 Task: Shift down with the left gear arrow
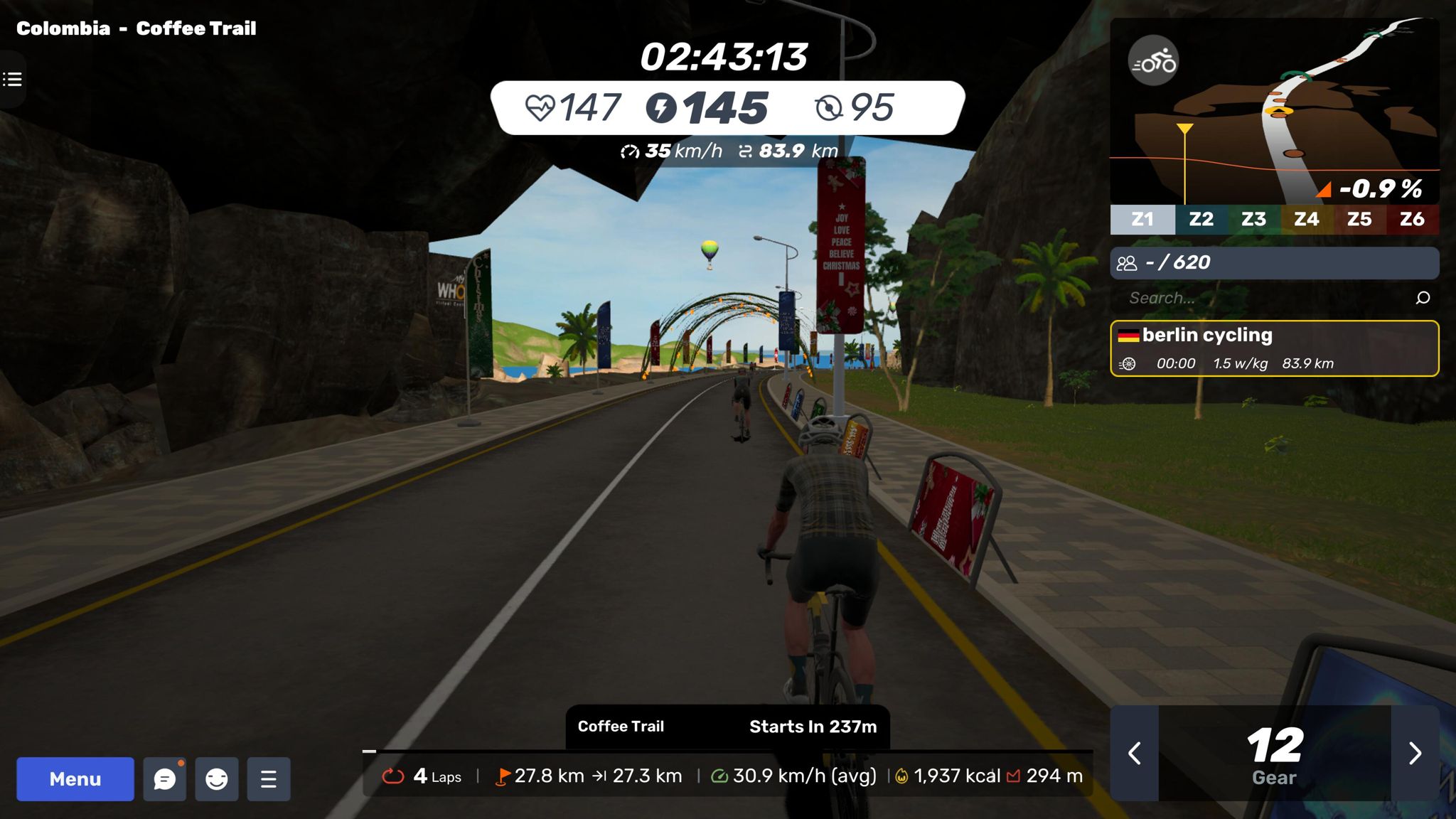[1135, 753]
